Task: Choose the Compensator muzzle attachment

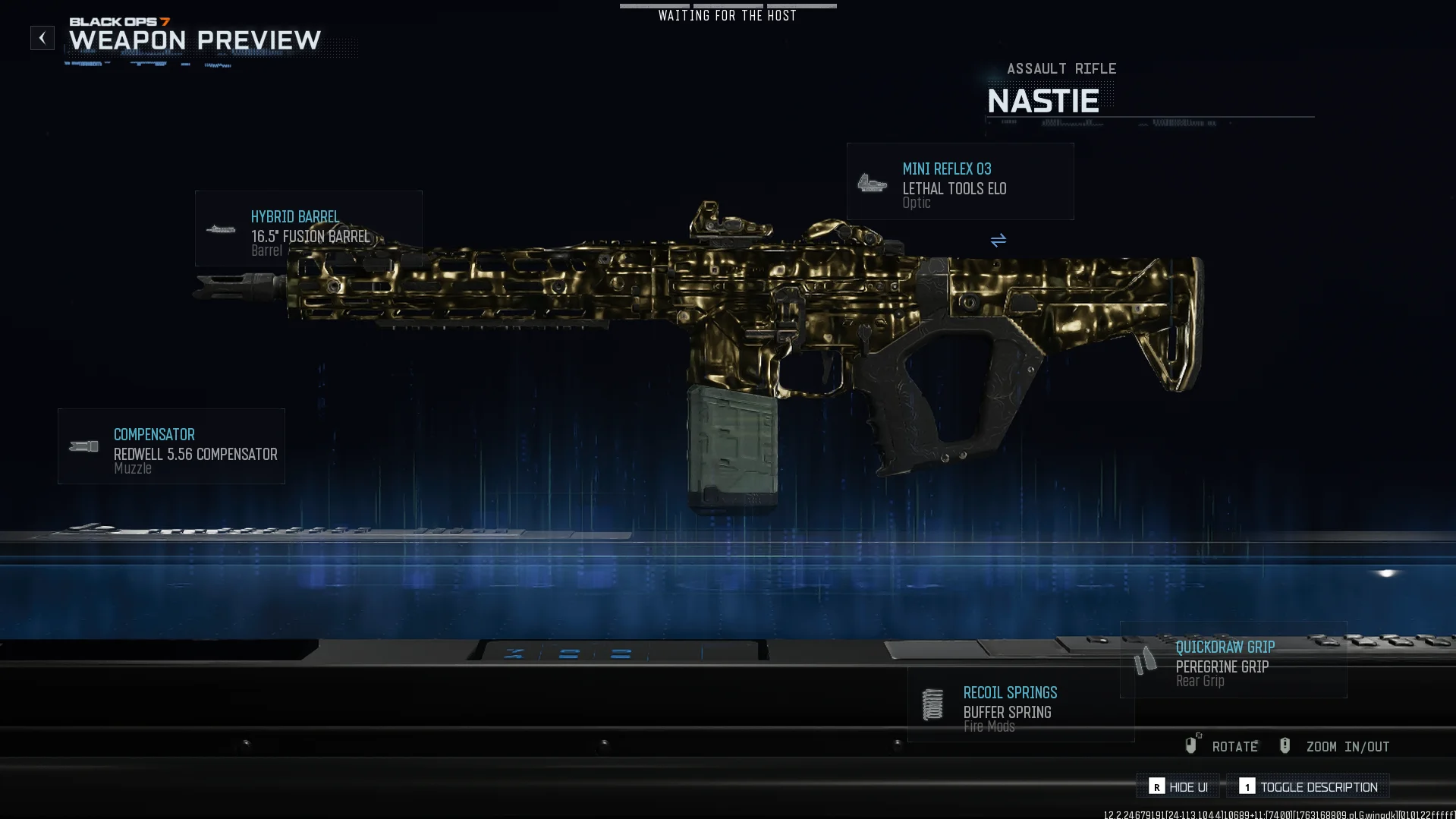Action: (x=171, y=446)
